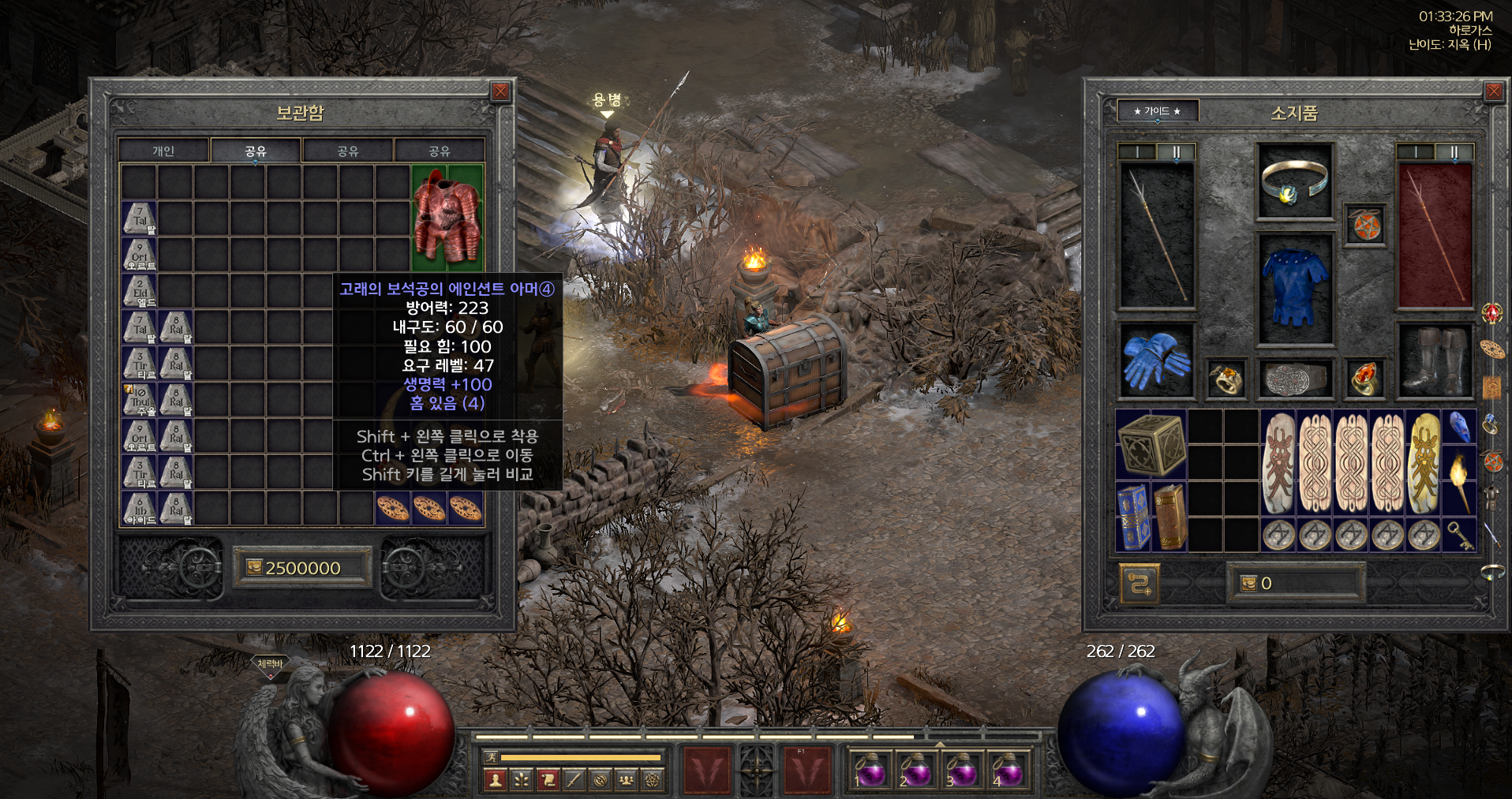Viewport: 1512px width, 799px height.
Task: Close the inventory panel
Action: point(1493,92)
